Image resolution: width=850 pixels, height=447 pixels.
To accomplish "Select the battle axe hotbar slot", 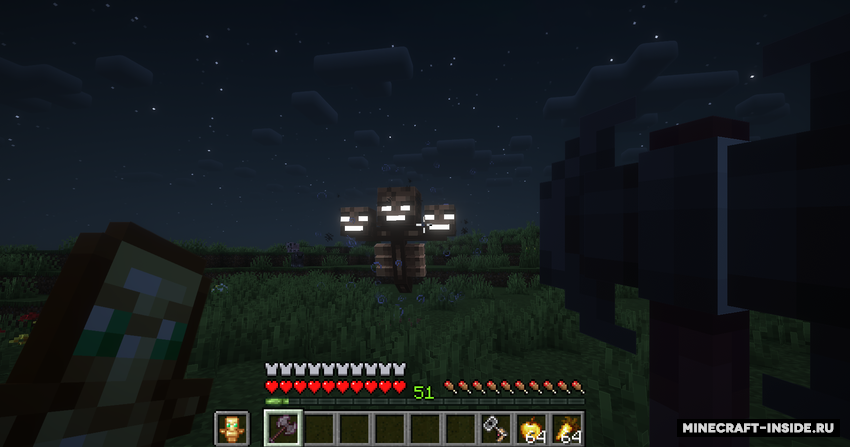I will (x=282, y=429).
